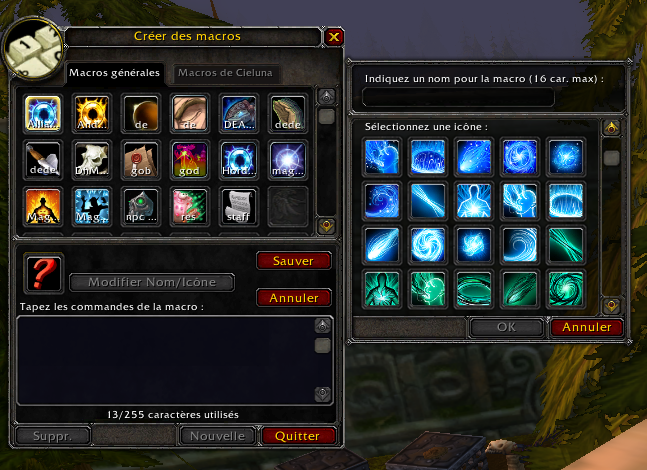Click the Modifier Nom/Icône button
Screen dimensions: 647x470
tap(160, 282)
